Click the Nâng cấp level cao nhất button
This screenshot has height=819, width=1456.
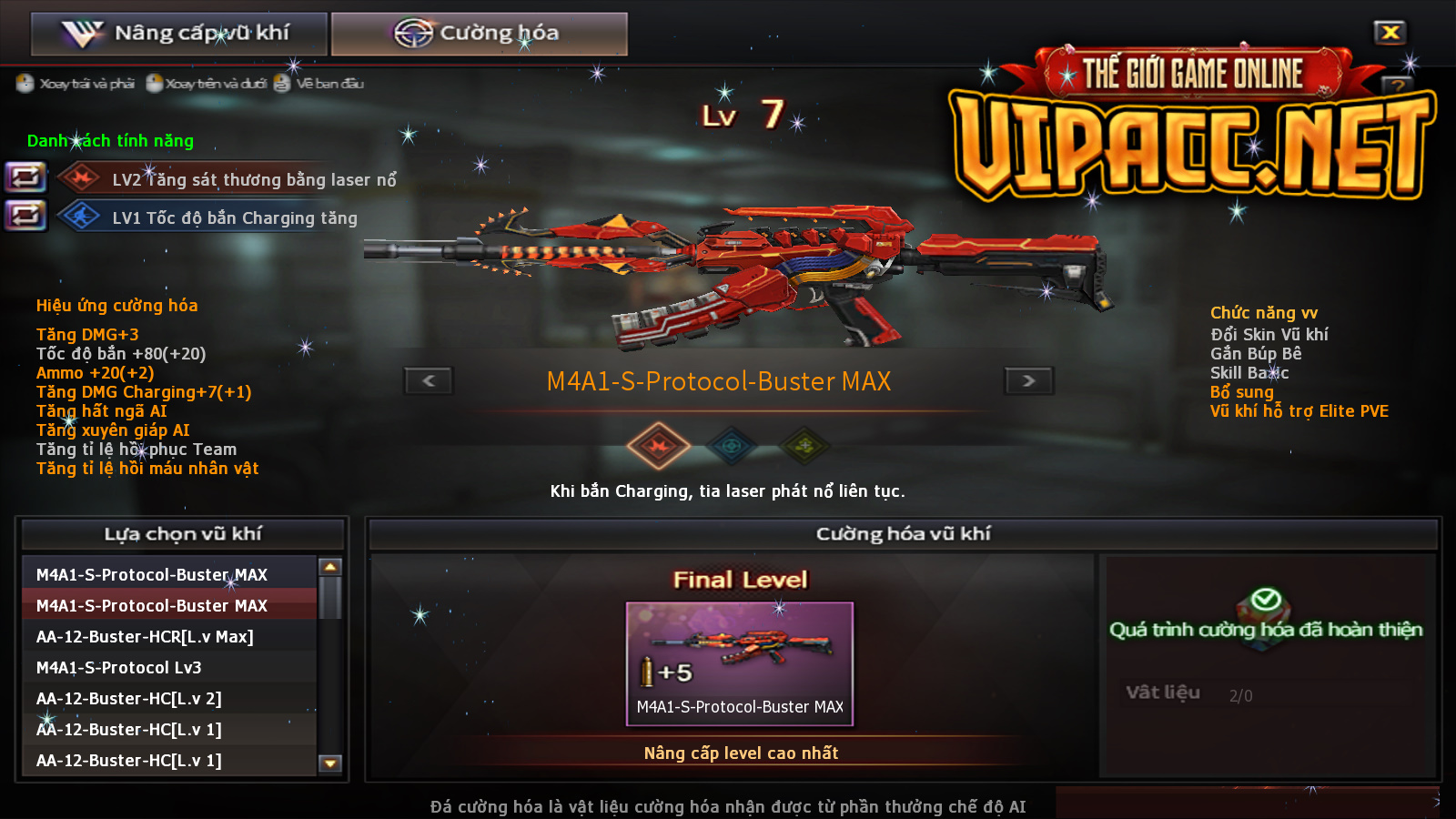pos(741,753)
